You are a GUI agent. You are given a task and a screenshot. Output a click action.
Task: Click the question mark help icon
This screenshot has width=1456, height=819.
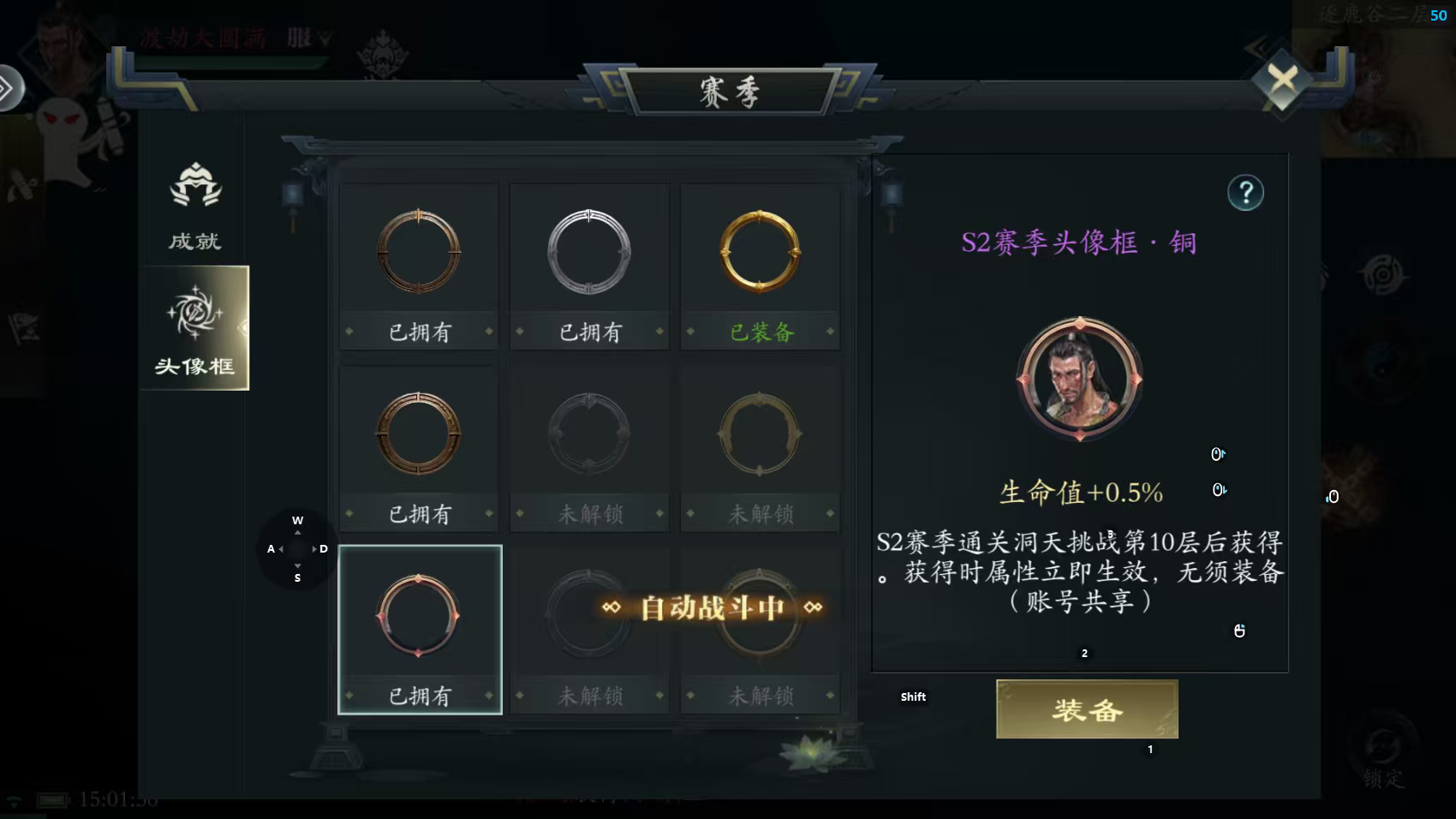(1246, 194)
